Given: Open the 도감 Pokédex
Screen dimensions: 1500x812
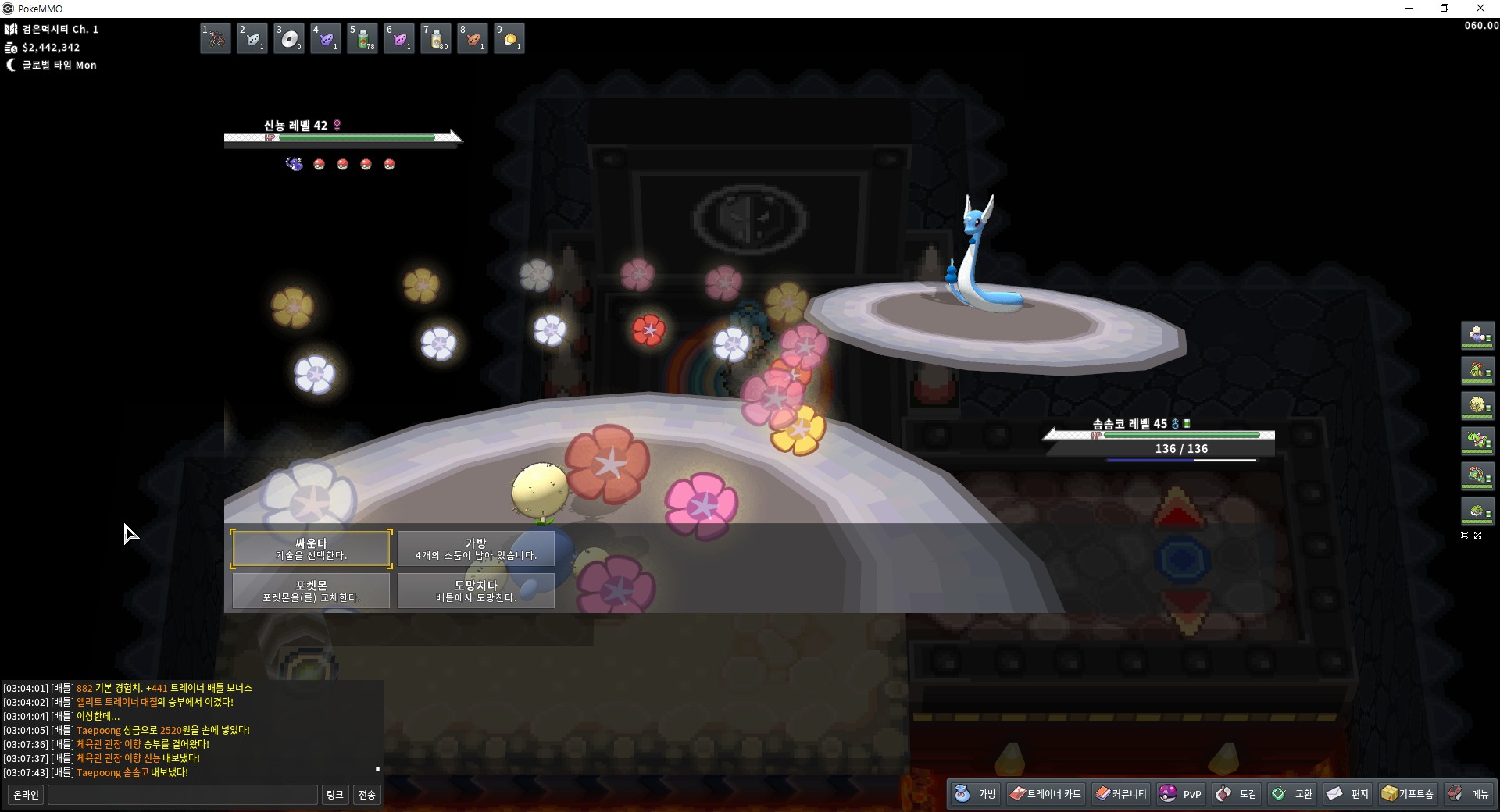Looking at the screenshot, I should pyautogui.click(x=1237, y=794).
